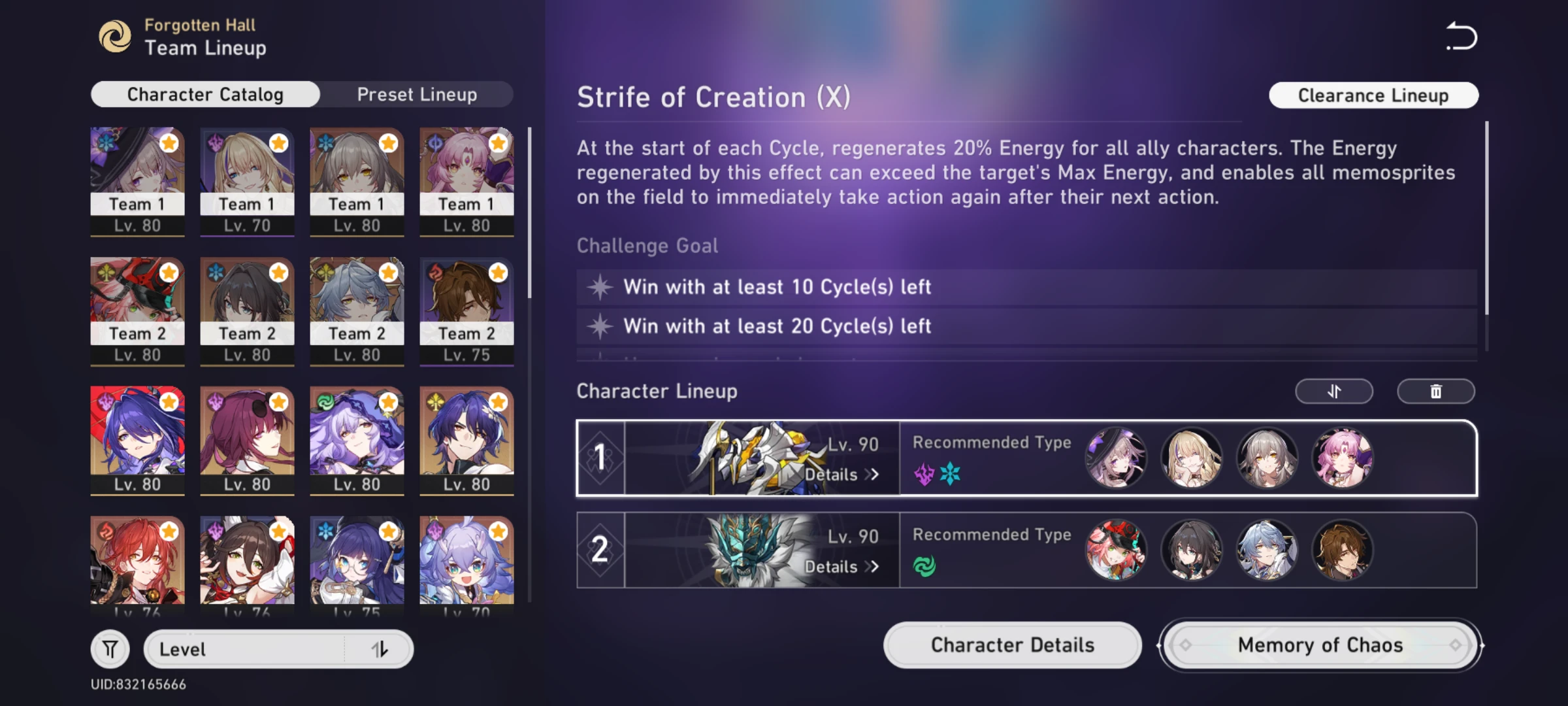Clear the lineup using the trash icon
The width and height of the screenshot is (1568, 706).
pyautogui.click(x=1436, y=391)
